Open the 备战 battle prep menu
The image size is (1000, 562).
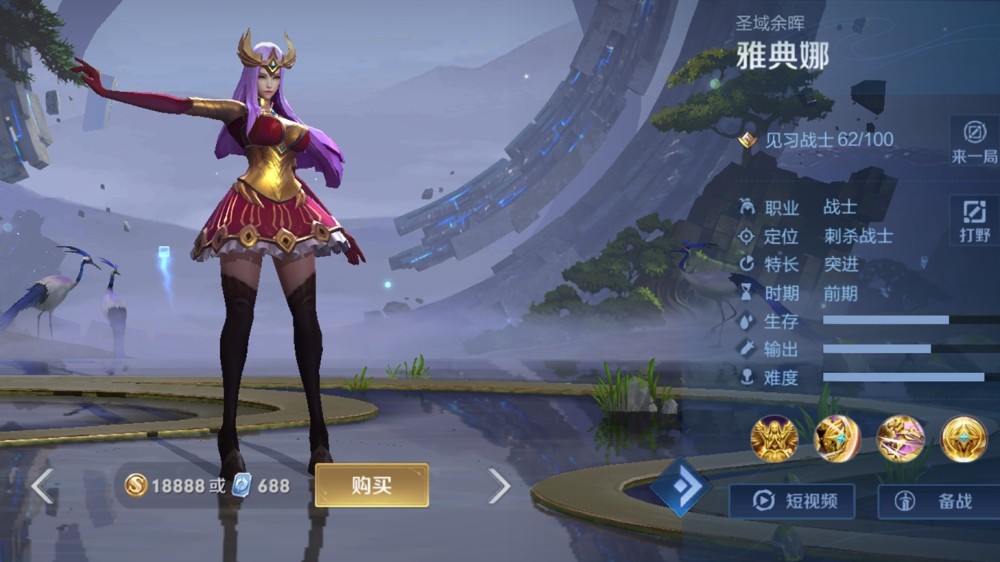tap(940, 501)
